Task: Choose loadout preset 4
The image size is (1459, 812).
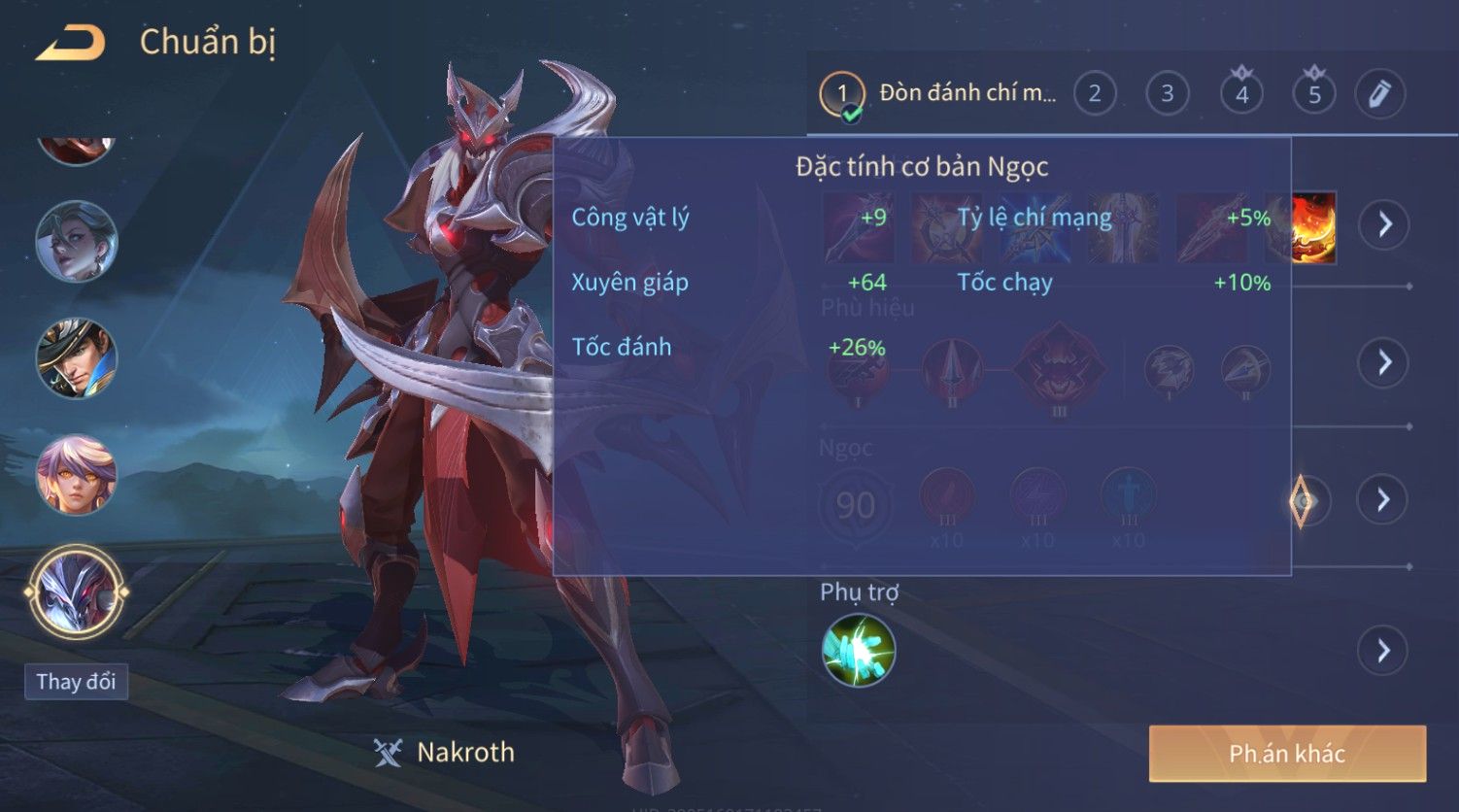Action: tap(1241, 94)
